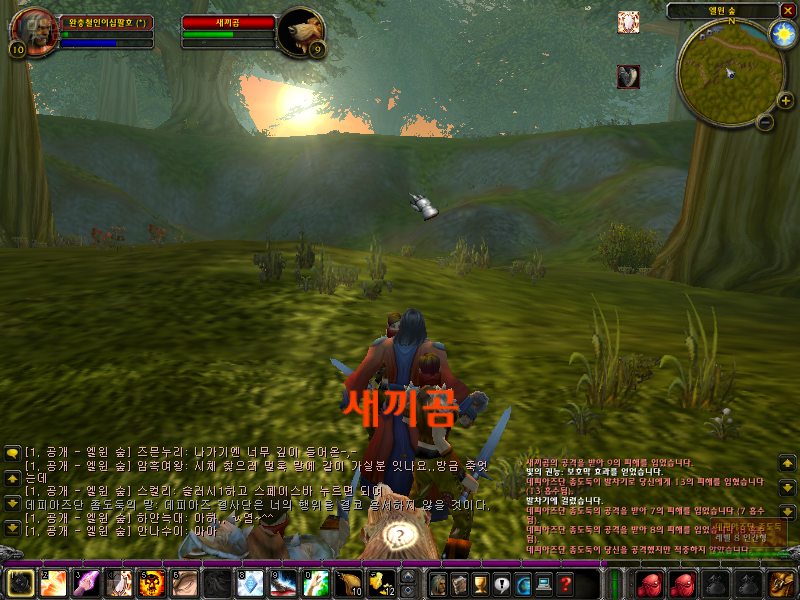Open the chat speech bubble menu button
800x600 pixels.
click(x=12, y=453)
